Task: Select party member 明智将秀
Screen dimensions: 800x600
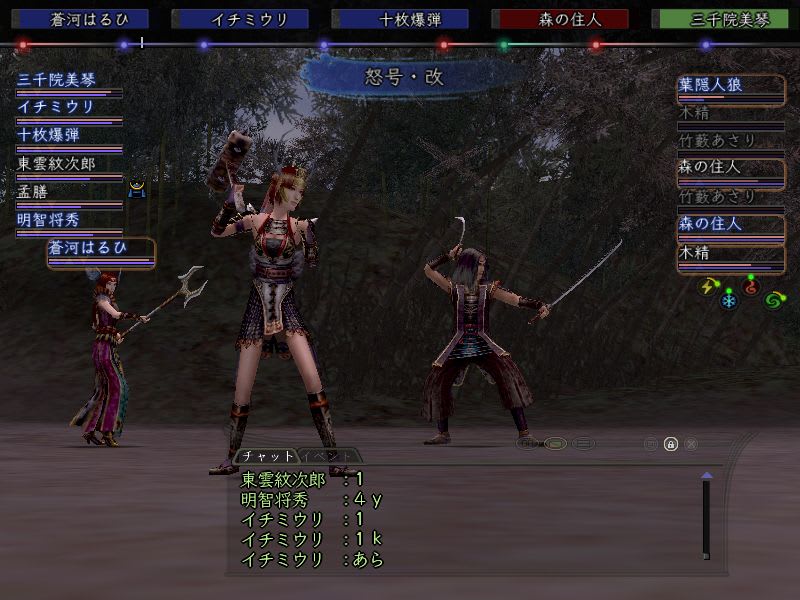Action: (48, 220)
